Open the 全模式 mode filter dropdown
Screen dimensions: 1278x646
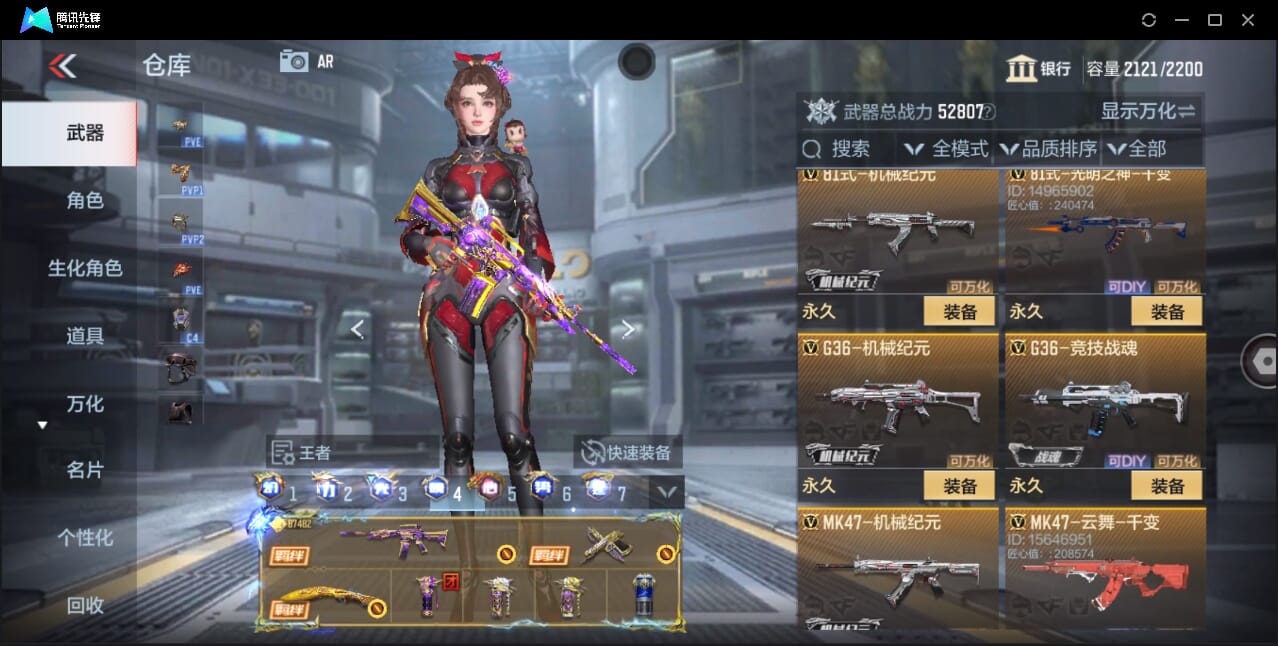click(948, 149)
